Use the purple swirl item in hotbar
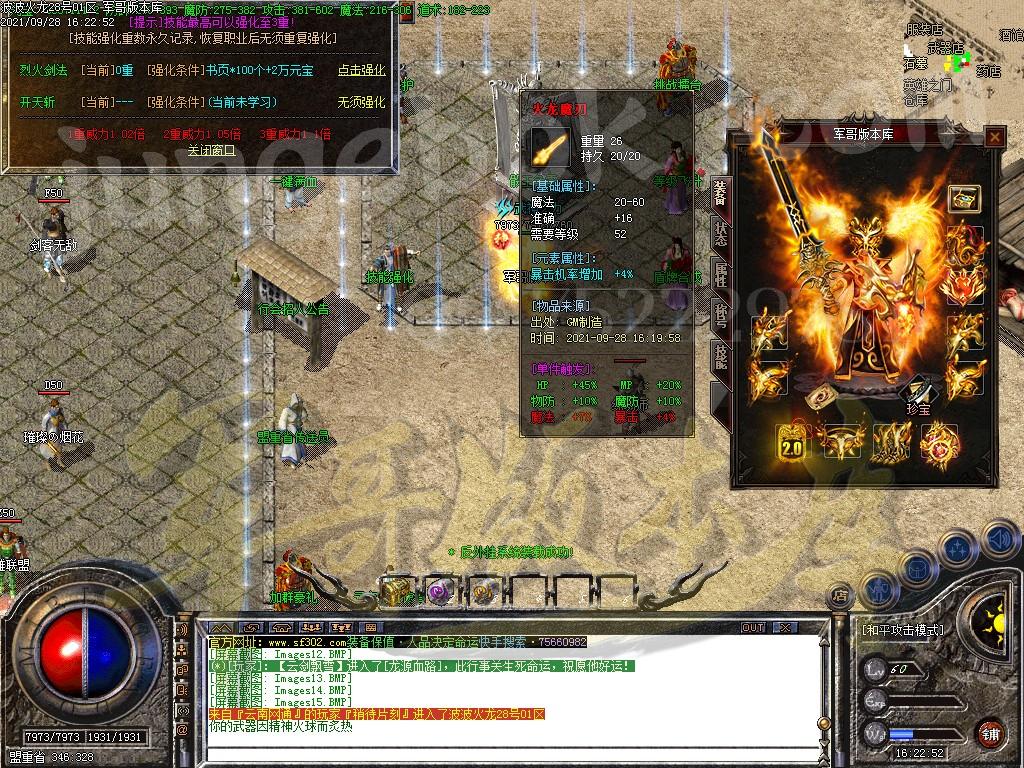This screenshot has width=1024, height=768. pyautogui.click(x=440, y=590)
